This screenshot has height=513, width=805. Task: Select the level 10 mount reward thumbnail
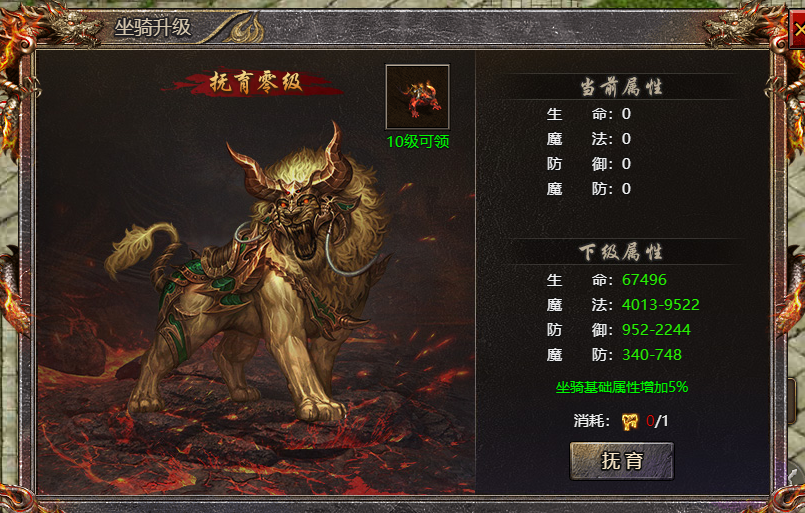[x=417, y=97]
